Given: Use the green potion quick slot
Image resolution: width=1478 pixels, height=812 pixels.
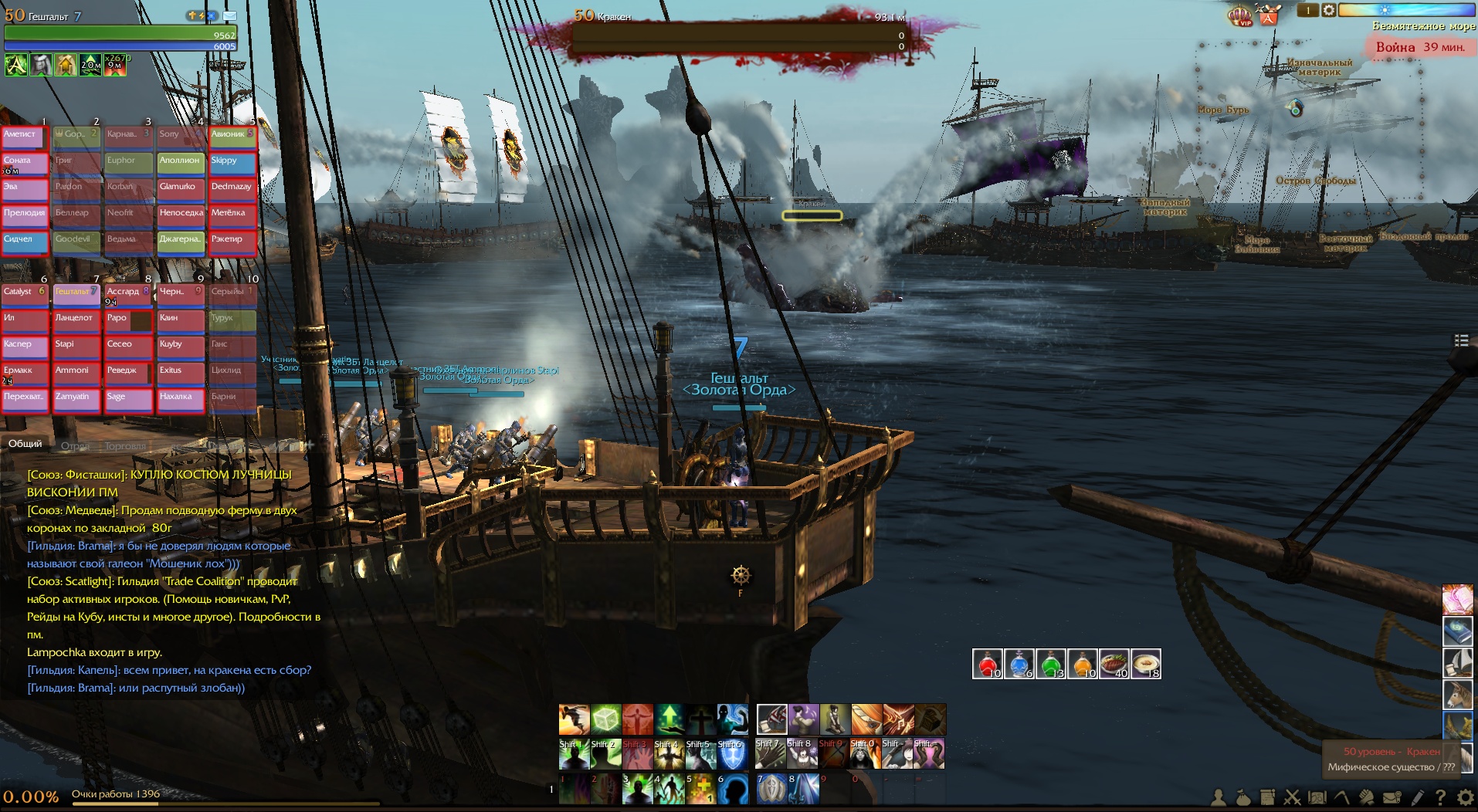Looking at the screenshot, I should 1050,664.
